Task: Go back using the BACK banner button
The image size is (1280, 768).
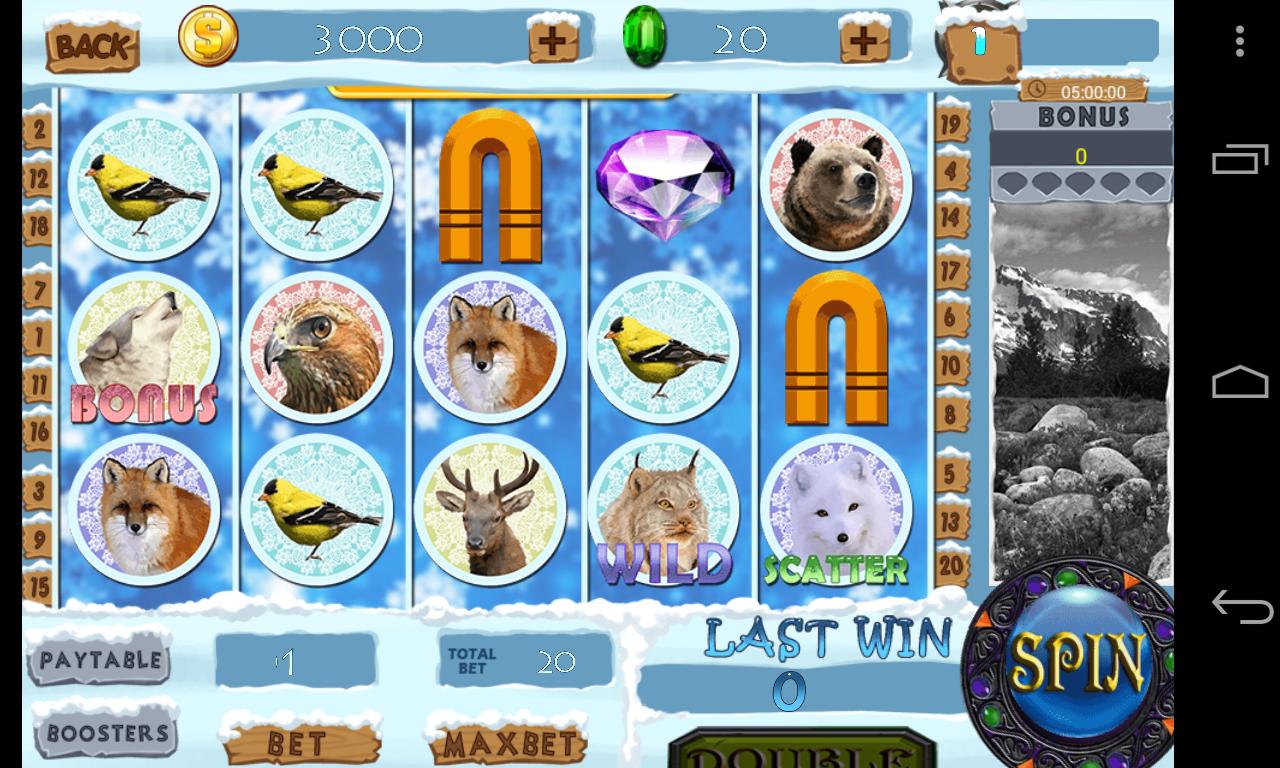Action: coord(93,45)
